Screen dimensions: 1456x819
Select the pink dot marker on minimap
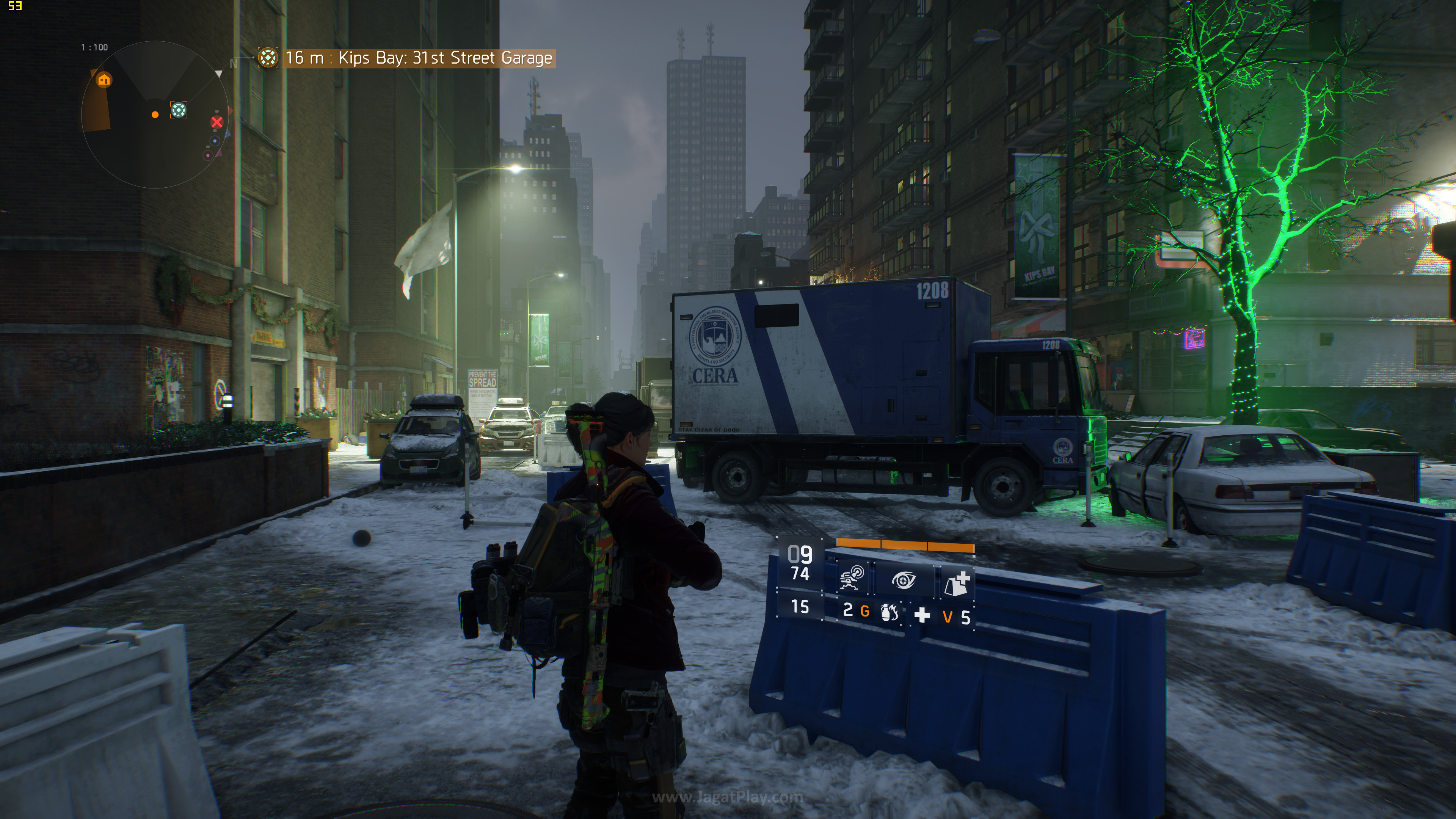pos(208,155)
